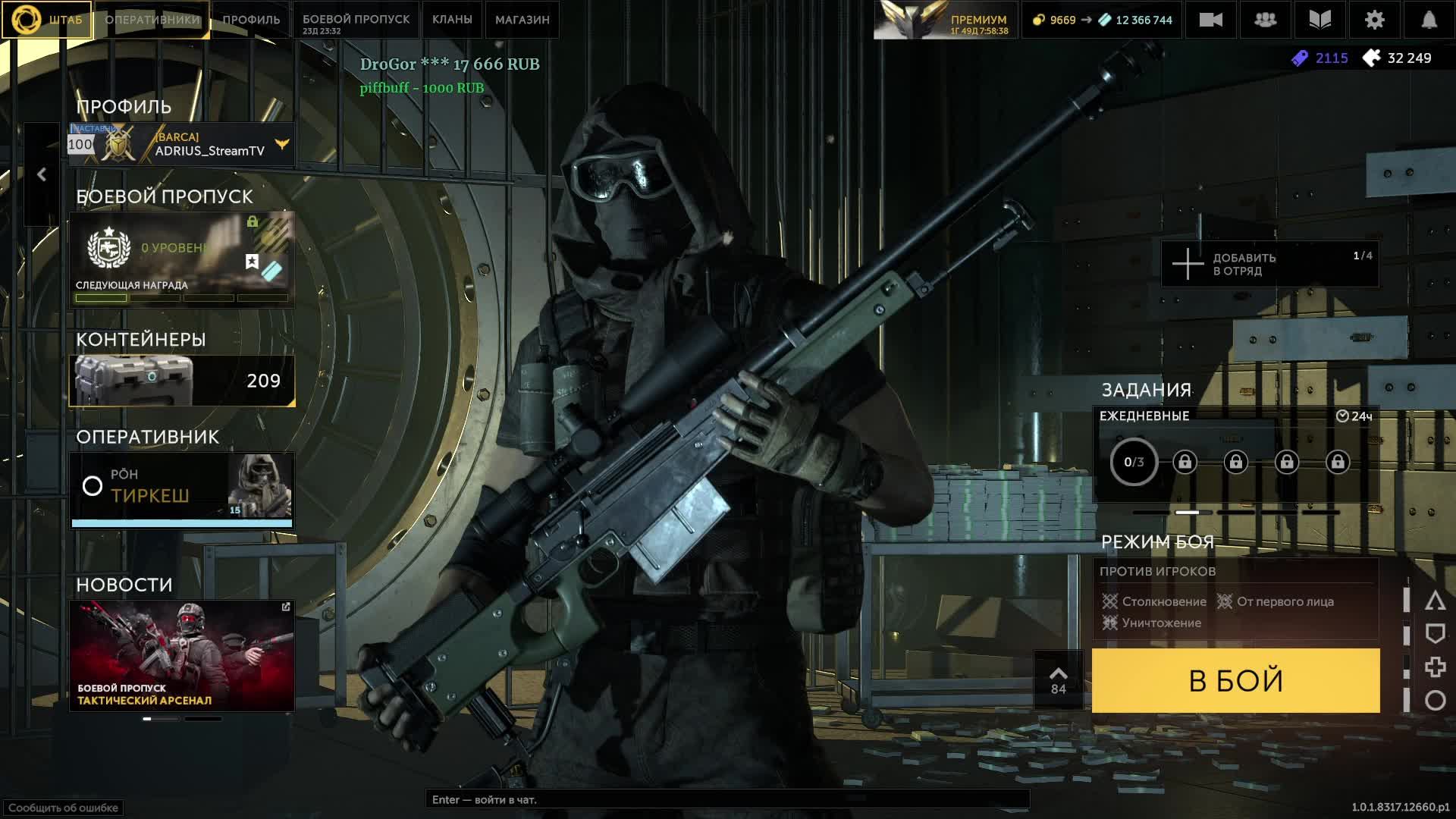Screen dimensions: 1456x819
Task: Open the book guide icon
Action: pyautogui.click(x=1319, y=20)
